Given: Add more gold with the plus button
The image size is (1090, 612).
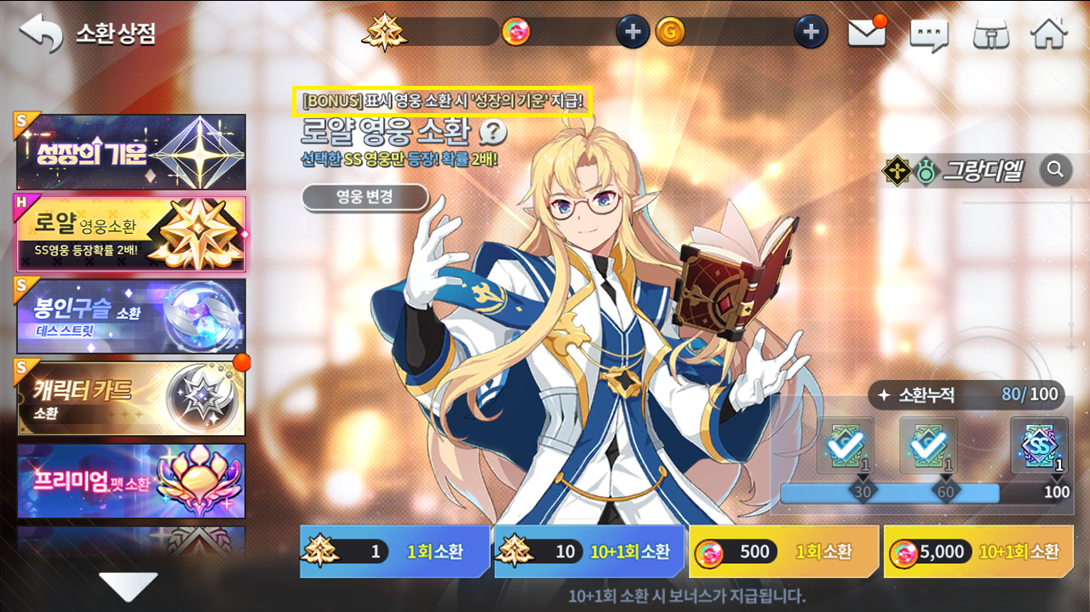Looking at the screenshot, I should (x=810, y=32).
